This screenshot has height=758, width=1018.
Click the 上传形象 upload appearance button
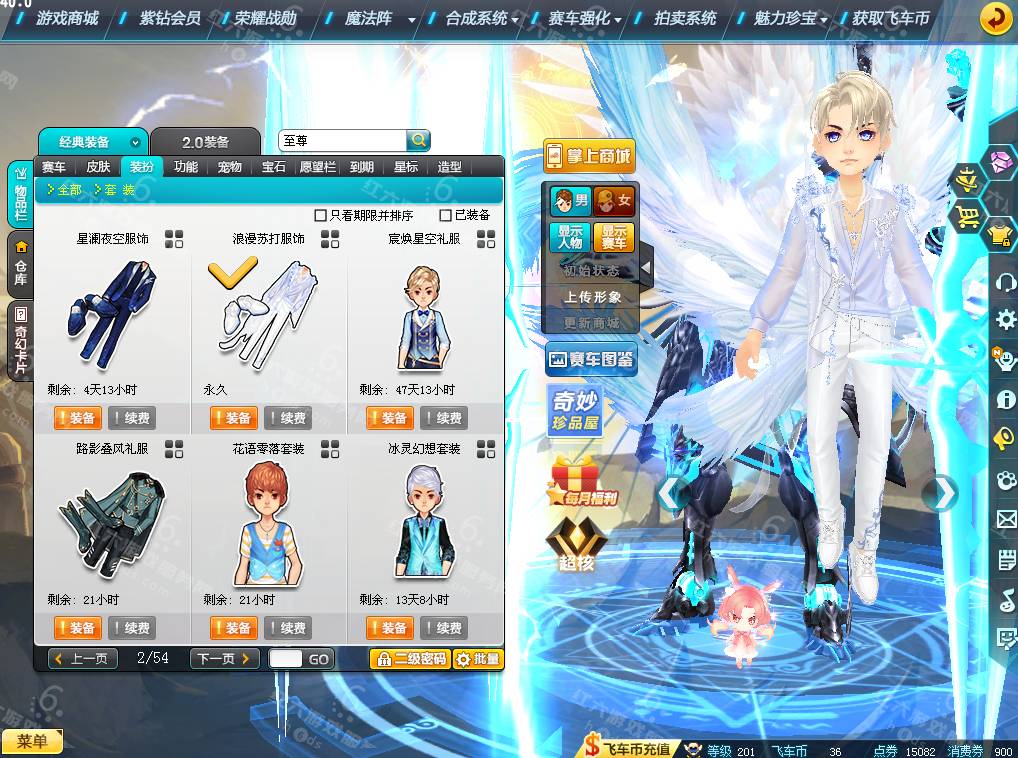(x=592, y=297)
